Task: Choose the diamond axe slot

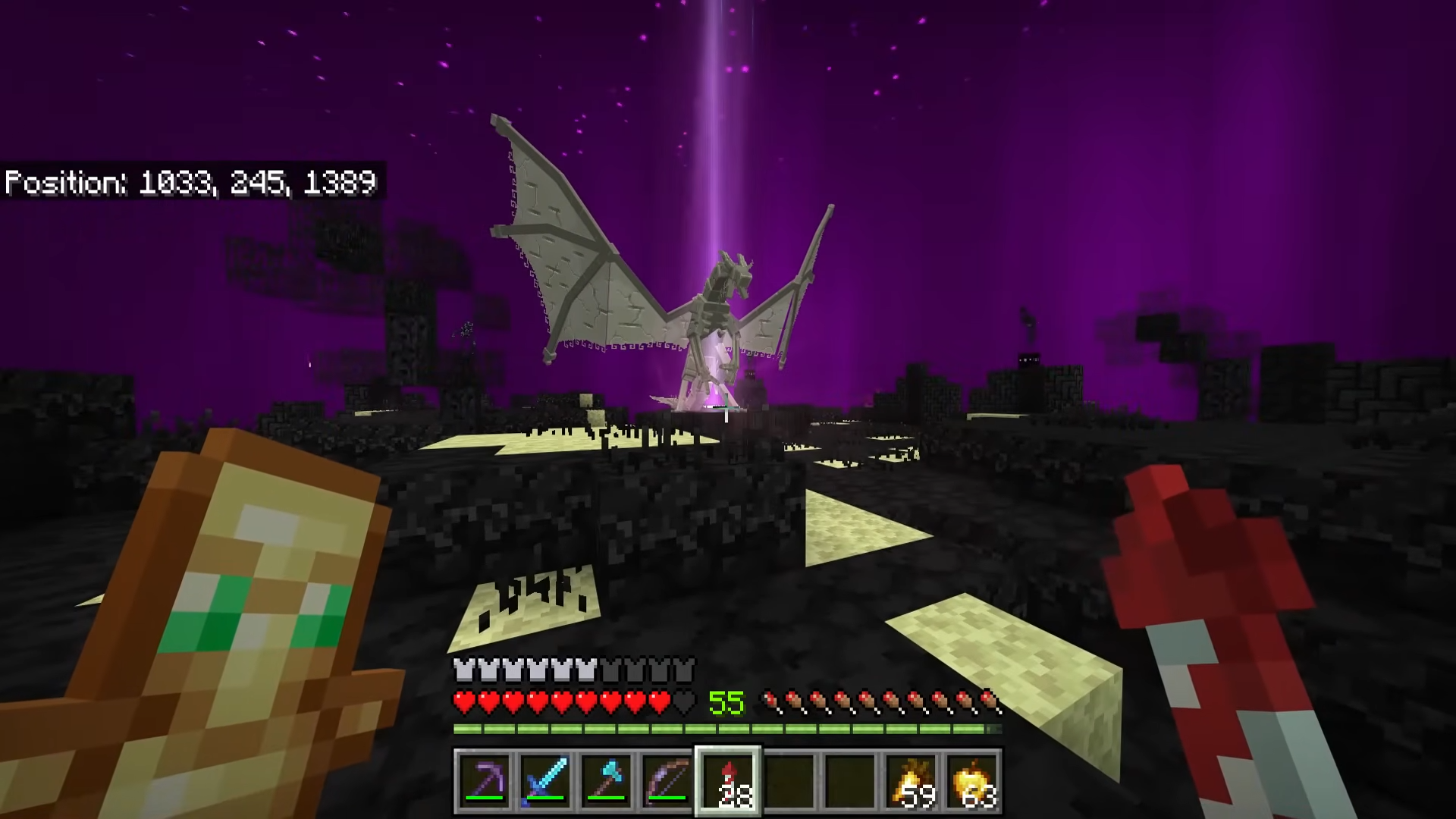Action: (x=607, y=781)
